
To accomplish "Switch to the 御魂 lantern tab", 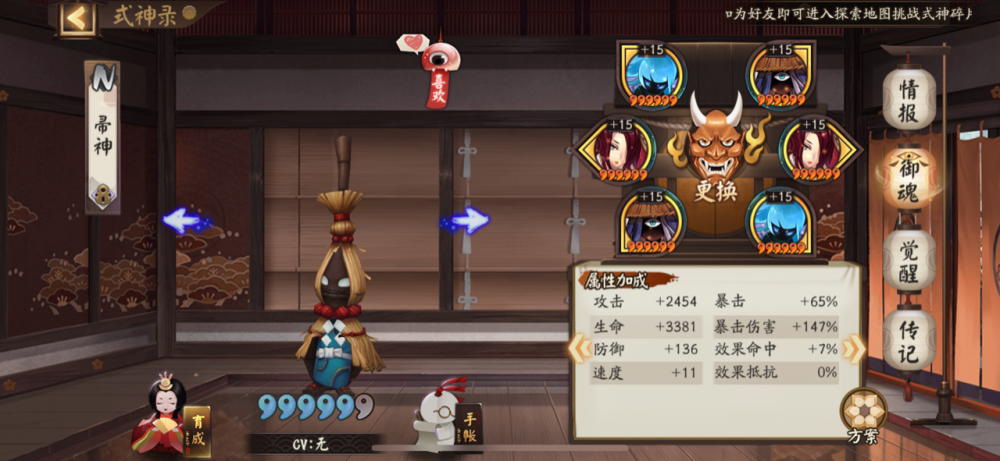I will coord(908,180).
